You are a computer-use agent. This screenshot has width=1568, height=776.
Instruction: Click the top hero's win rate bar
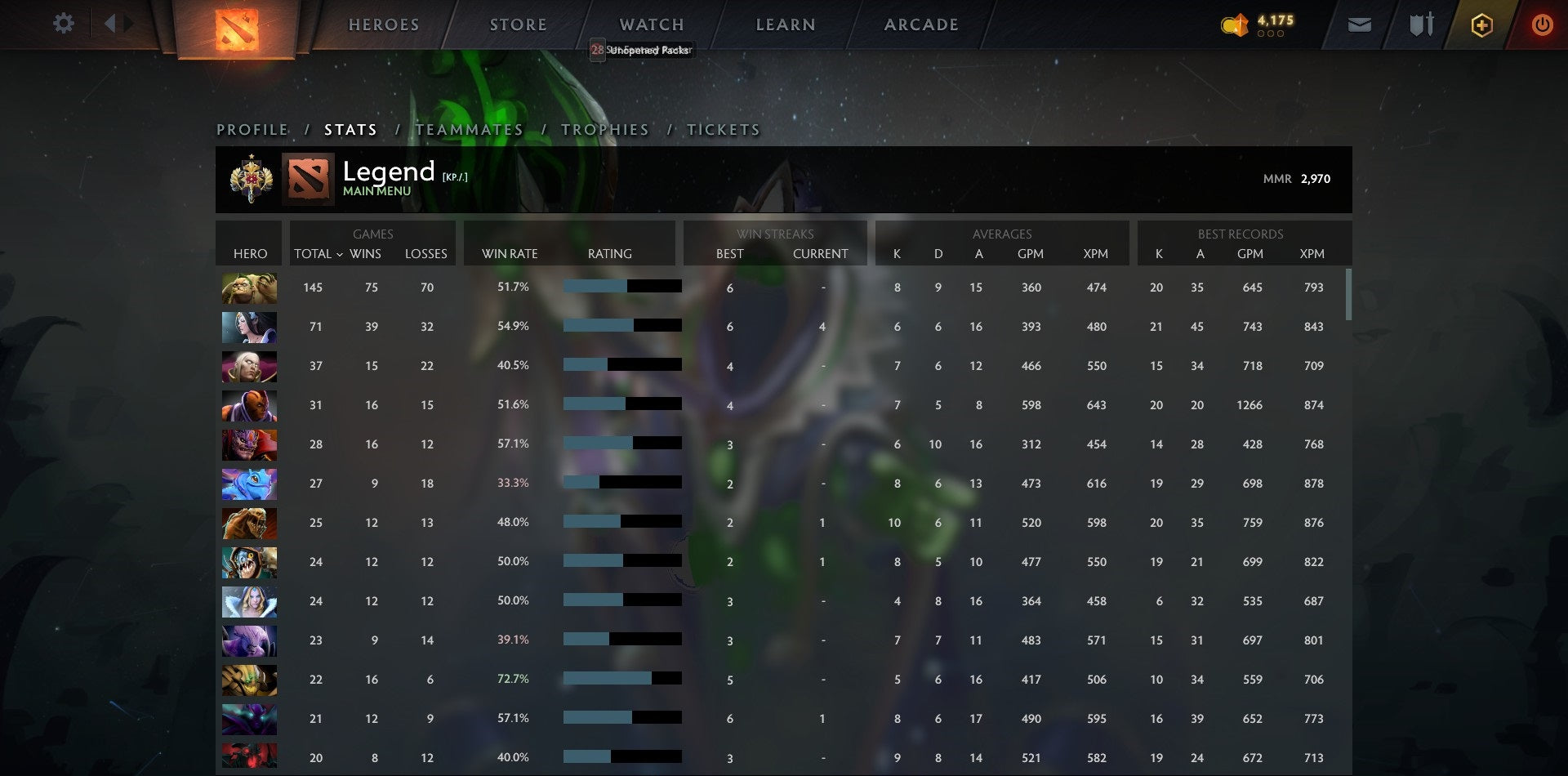(x=622, y=287)
